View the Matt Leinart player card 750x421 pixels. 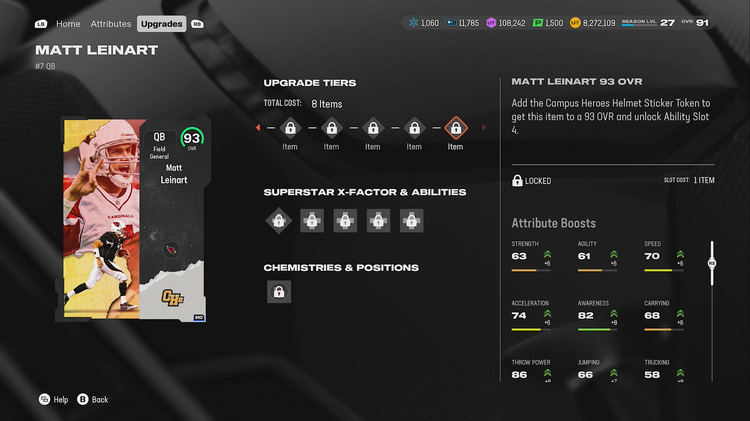pyautogui.click(x=133, y=220)
